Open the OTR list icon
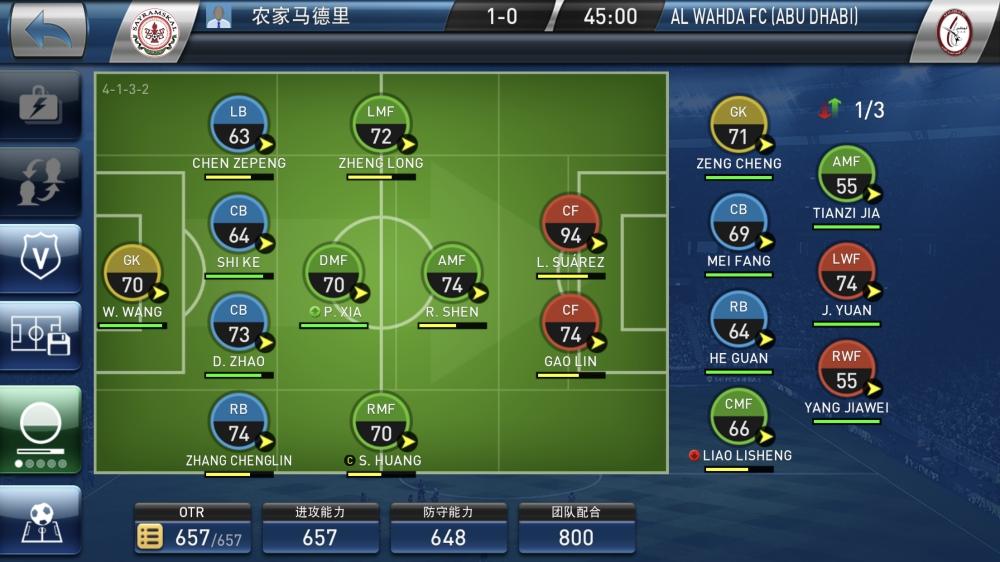This screenshot has width=1000, height=562. (150, 537)
